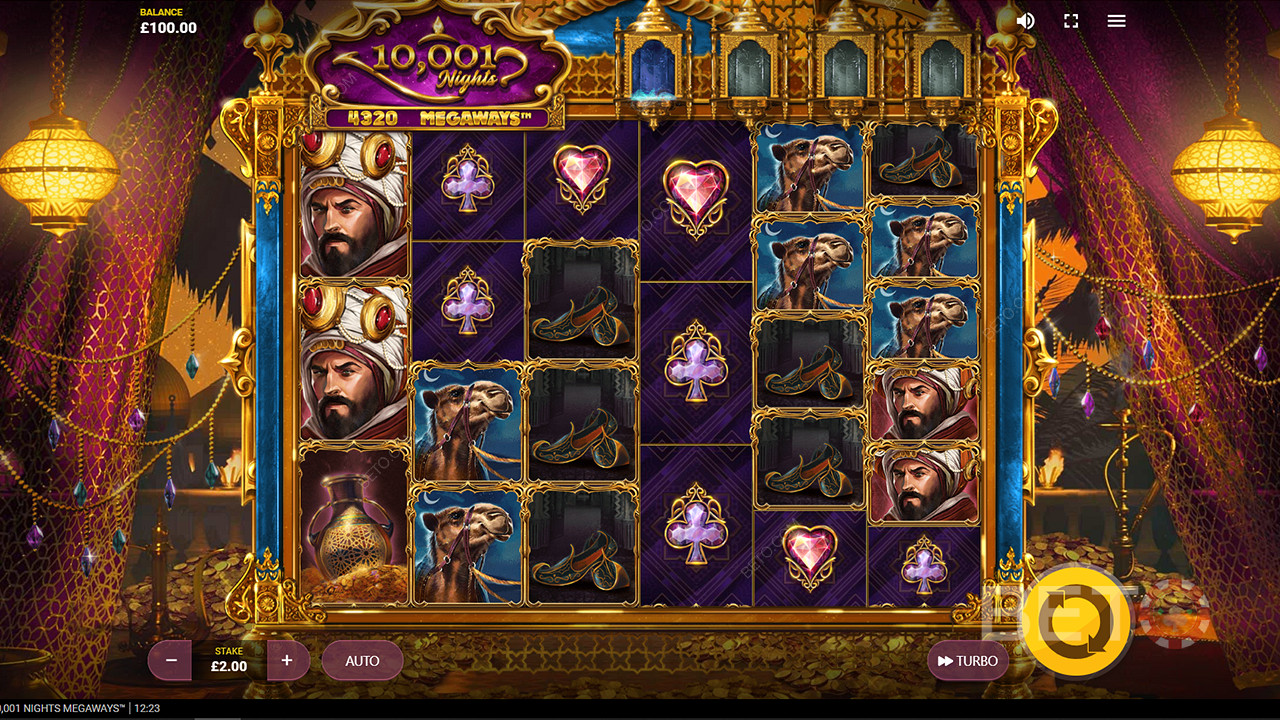Open the hamburger menu

(x=1117, y=21)
